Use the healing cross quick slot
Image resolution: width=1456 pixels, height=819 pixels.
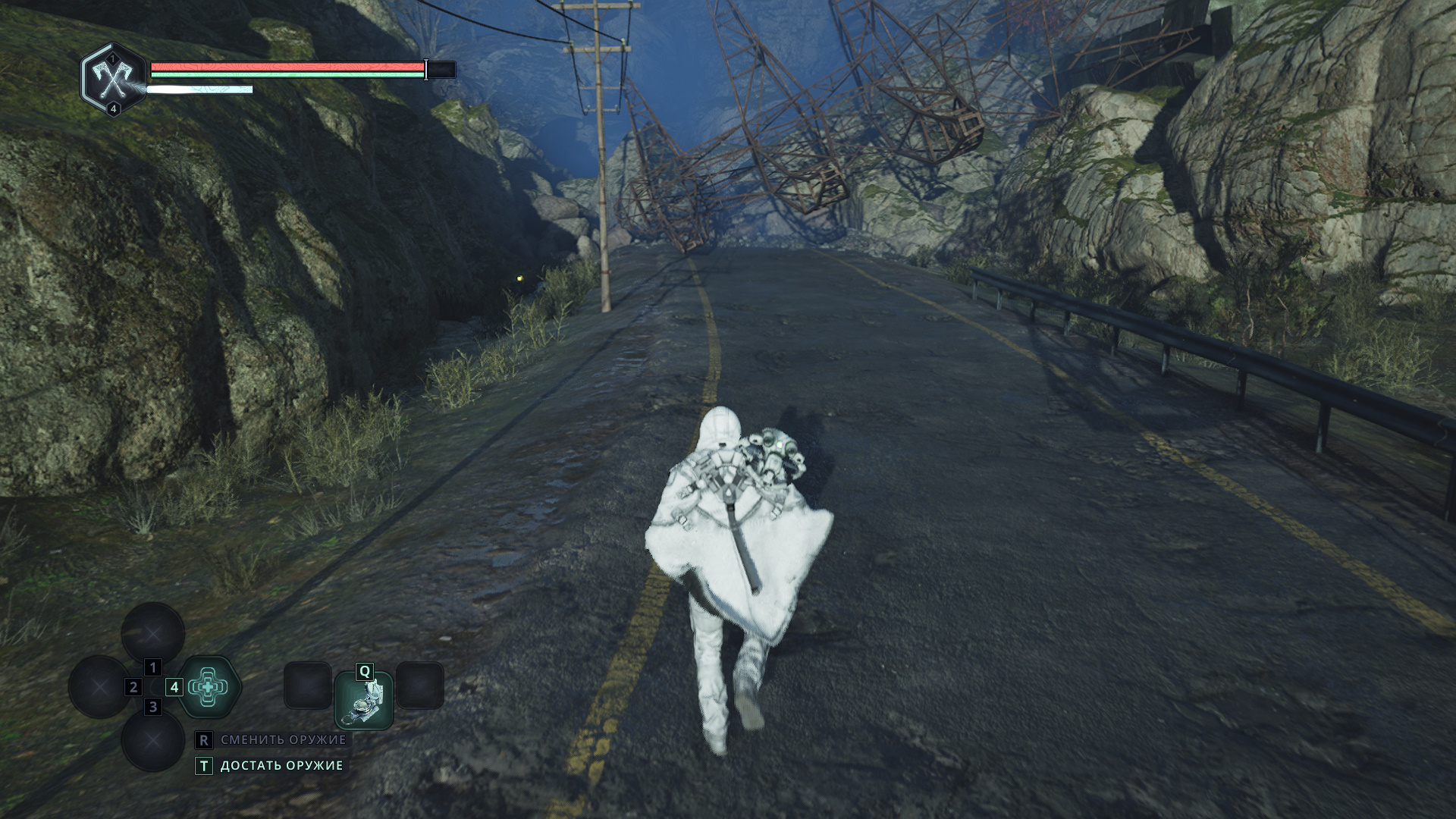coord(208,687)
